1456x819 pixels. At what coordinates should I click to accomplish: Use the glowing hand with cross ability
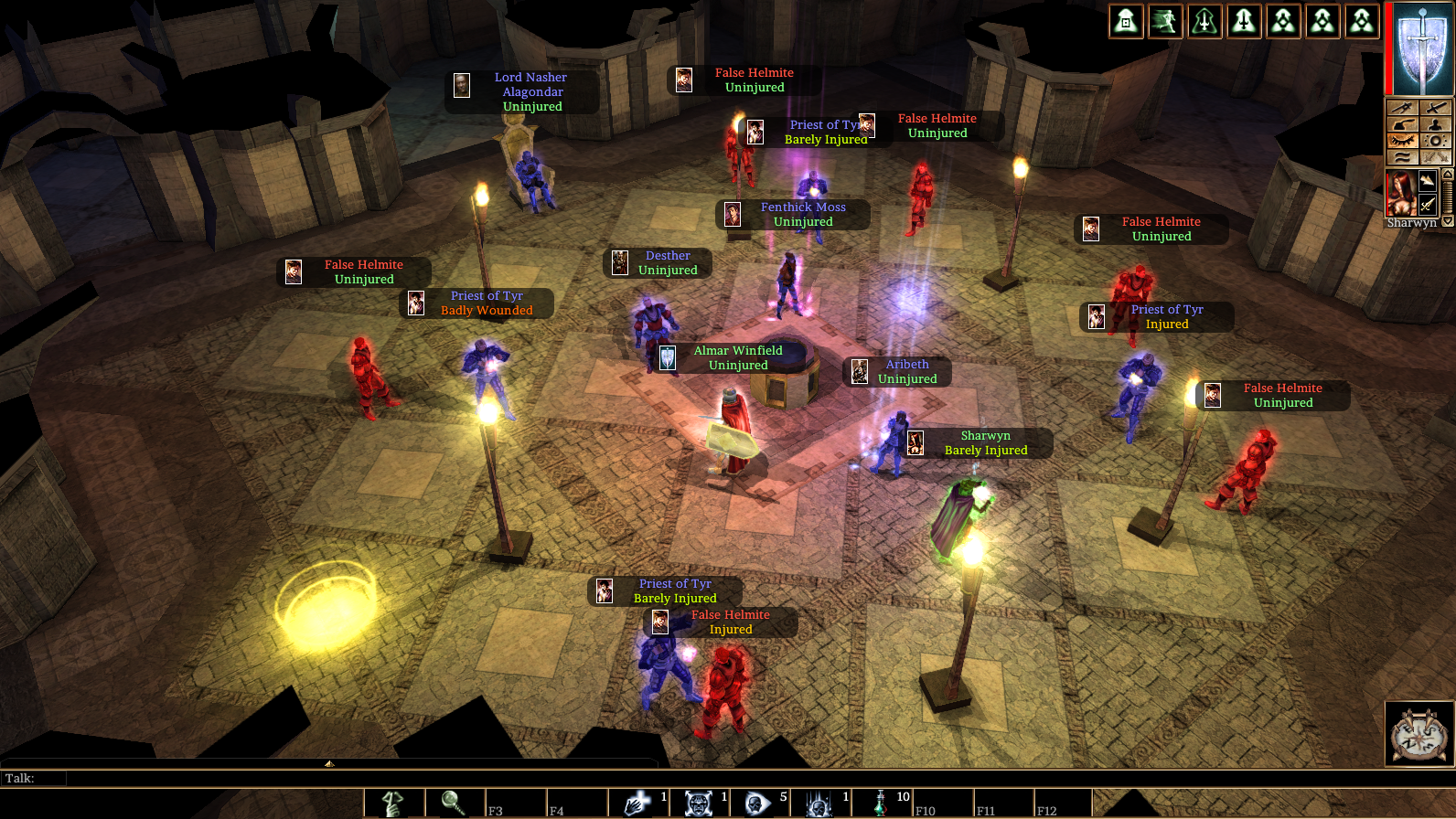[x=637, y=803]
